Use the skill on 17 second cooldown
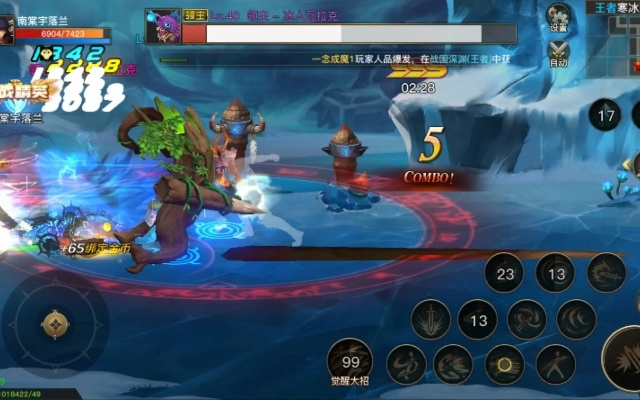The height and width of the screenshot is (400, 640). click(604, 115)
